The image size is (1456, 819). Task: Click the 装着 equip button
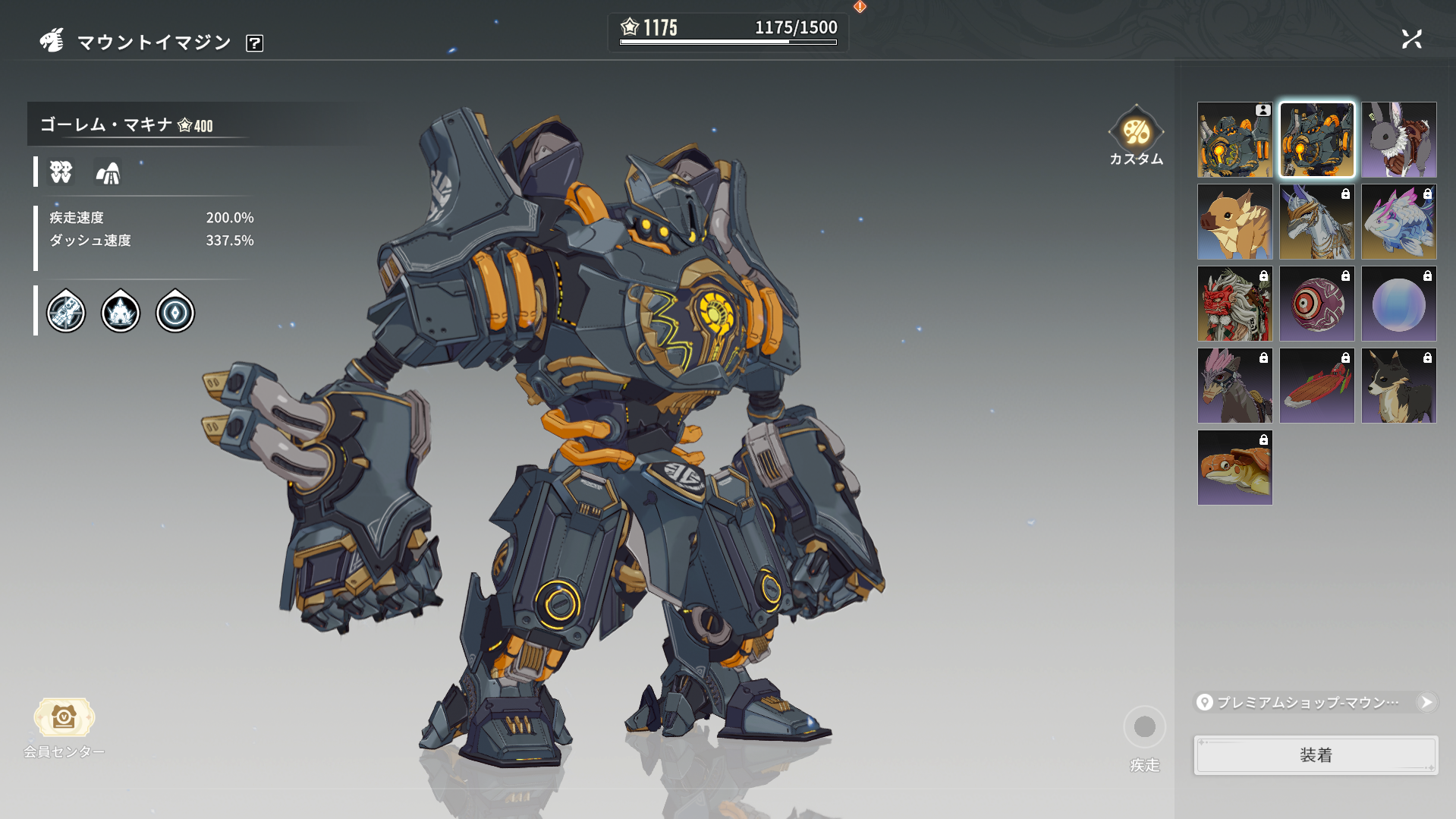click(1316, 754)
